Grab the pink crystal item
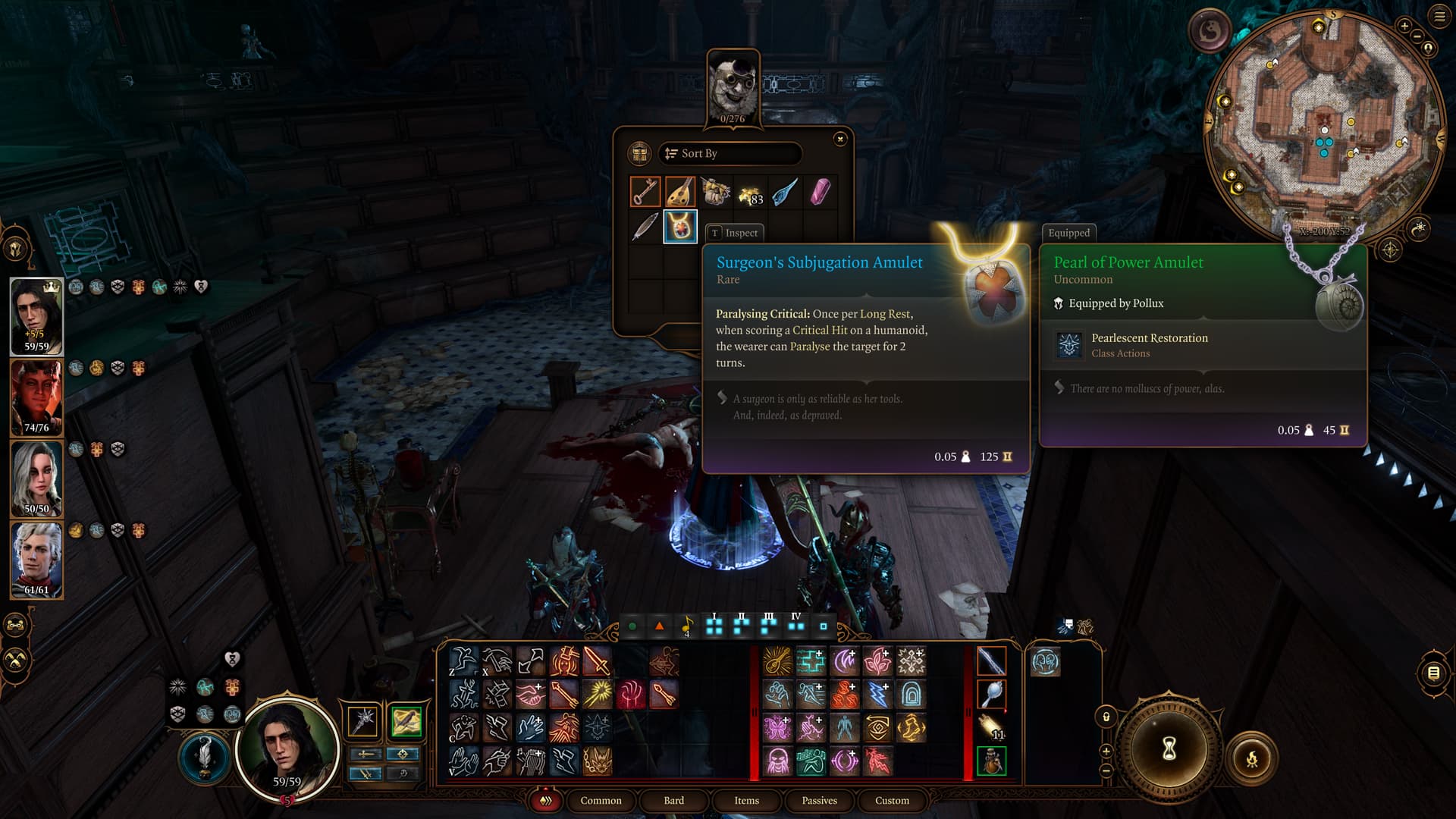Image resolution: width=1456 pixels, height=819 pixels. 820,192
